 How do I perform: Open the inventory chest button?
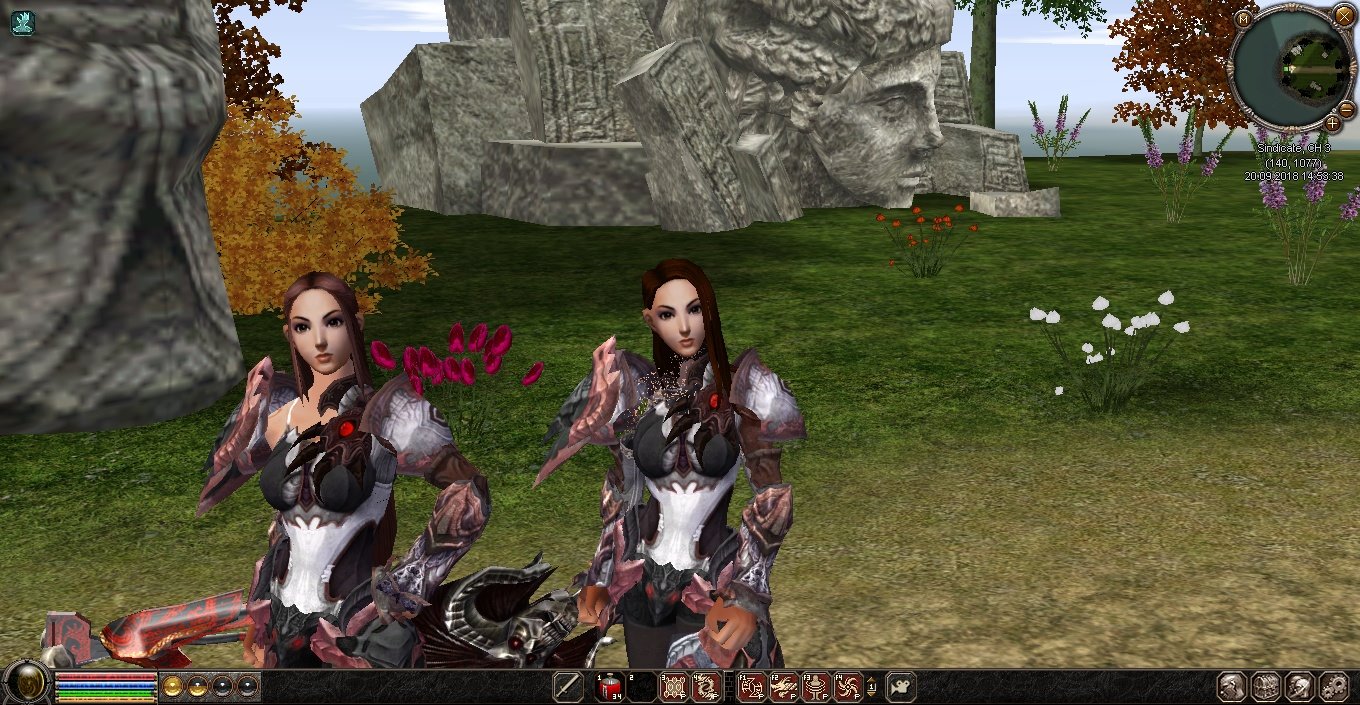pos(1266,687)
